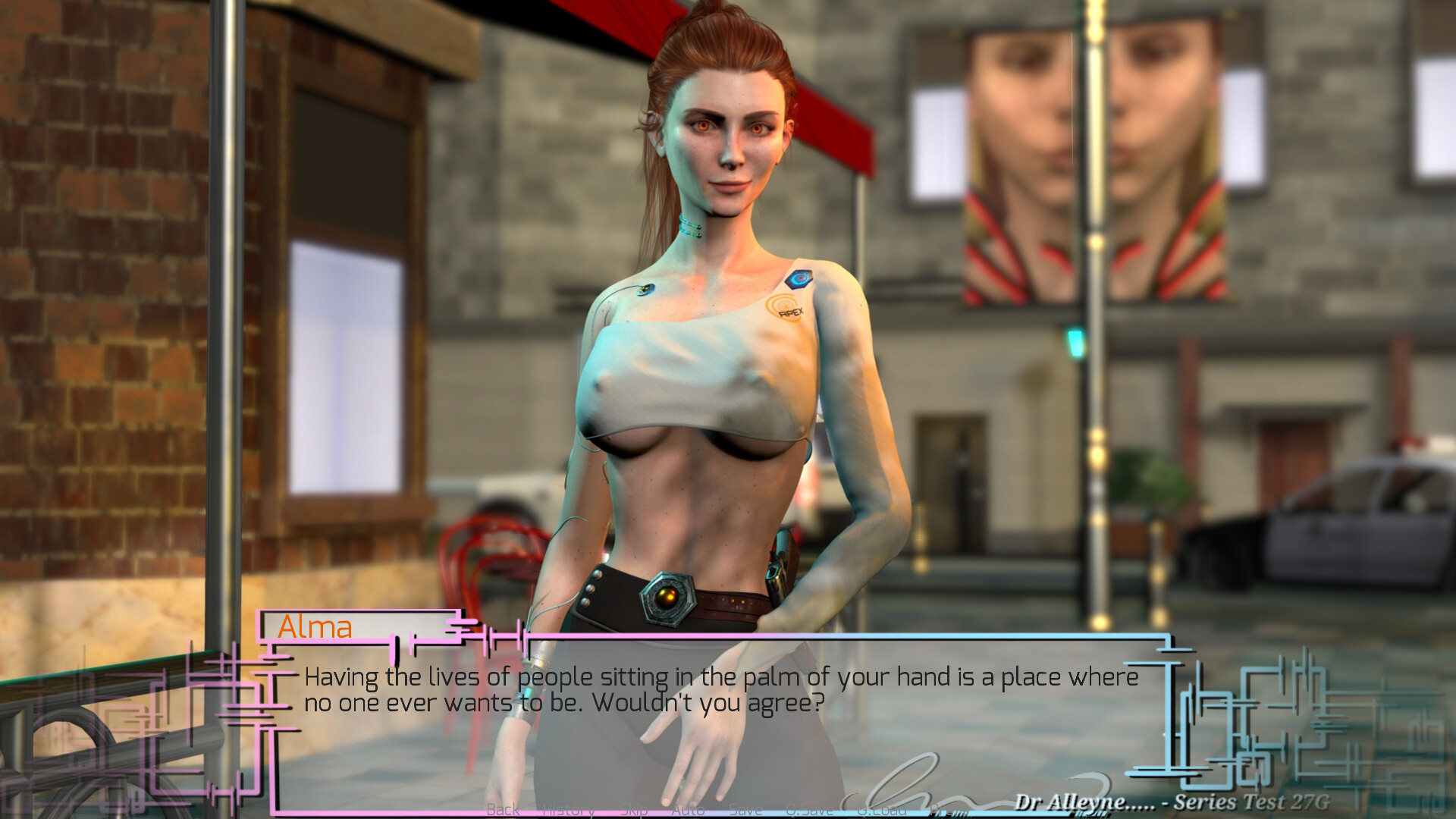Toggle Auto-forward text mode
The height and width of the screenshot is (819, 1456).
pyautogui.click(x=687, y=810)
